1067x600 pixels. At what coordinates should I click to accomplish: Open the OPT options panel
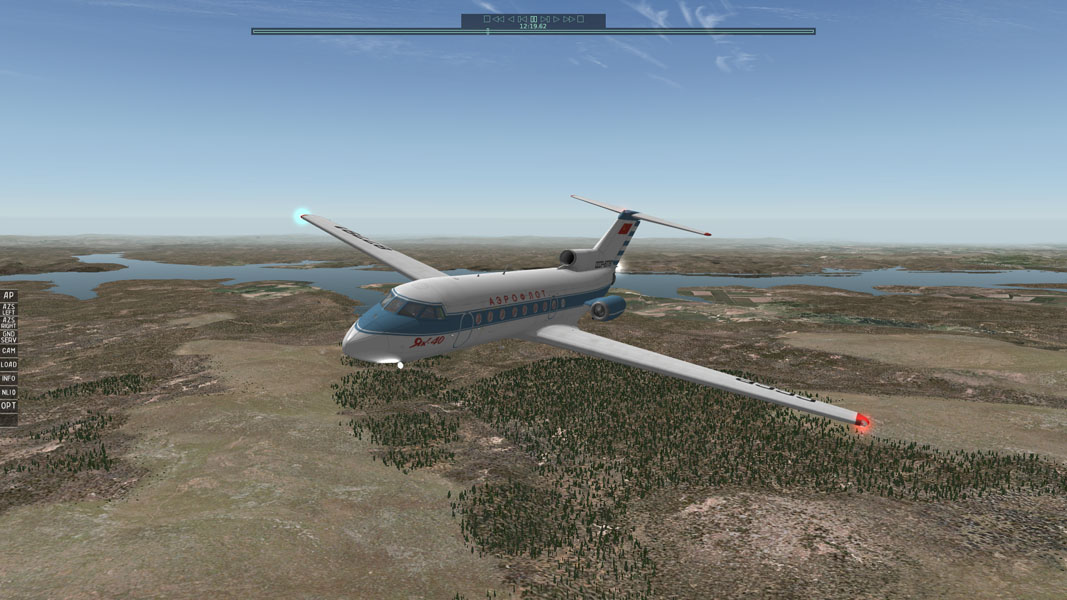(x=9, y=406)
